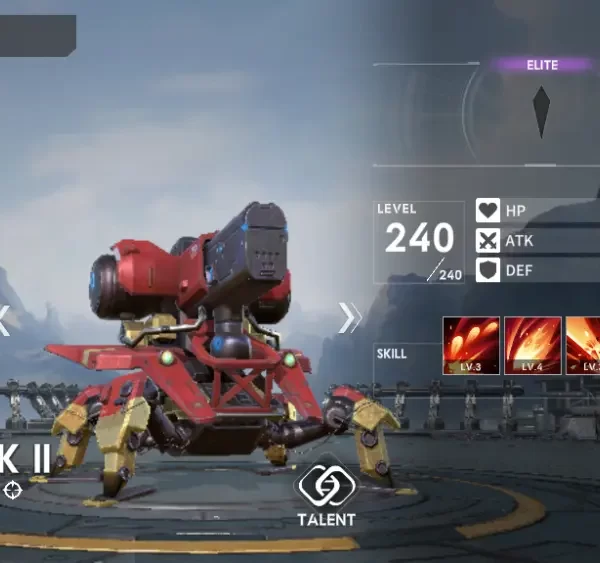Go to the next unit with right arrow
600x563 pixels.
349,318
